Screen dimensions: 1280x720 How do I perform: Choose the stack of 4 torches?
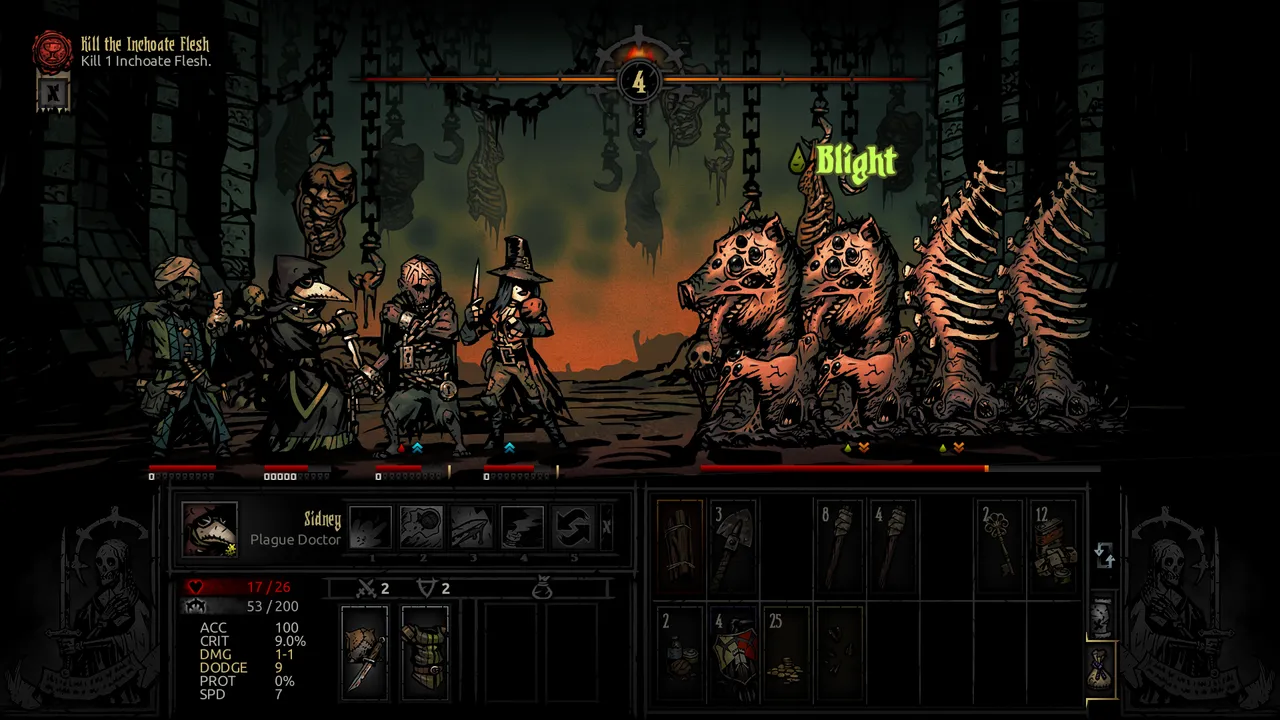point(893,546)
